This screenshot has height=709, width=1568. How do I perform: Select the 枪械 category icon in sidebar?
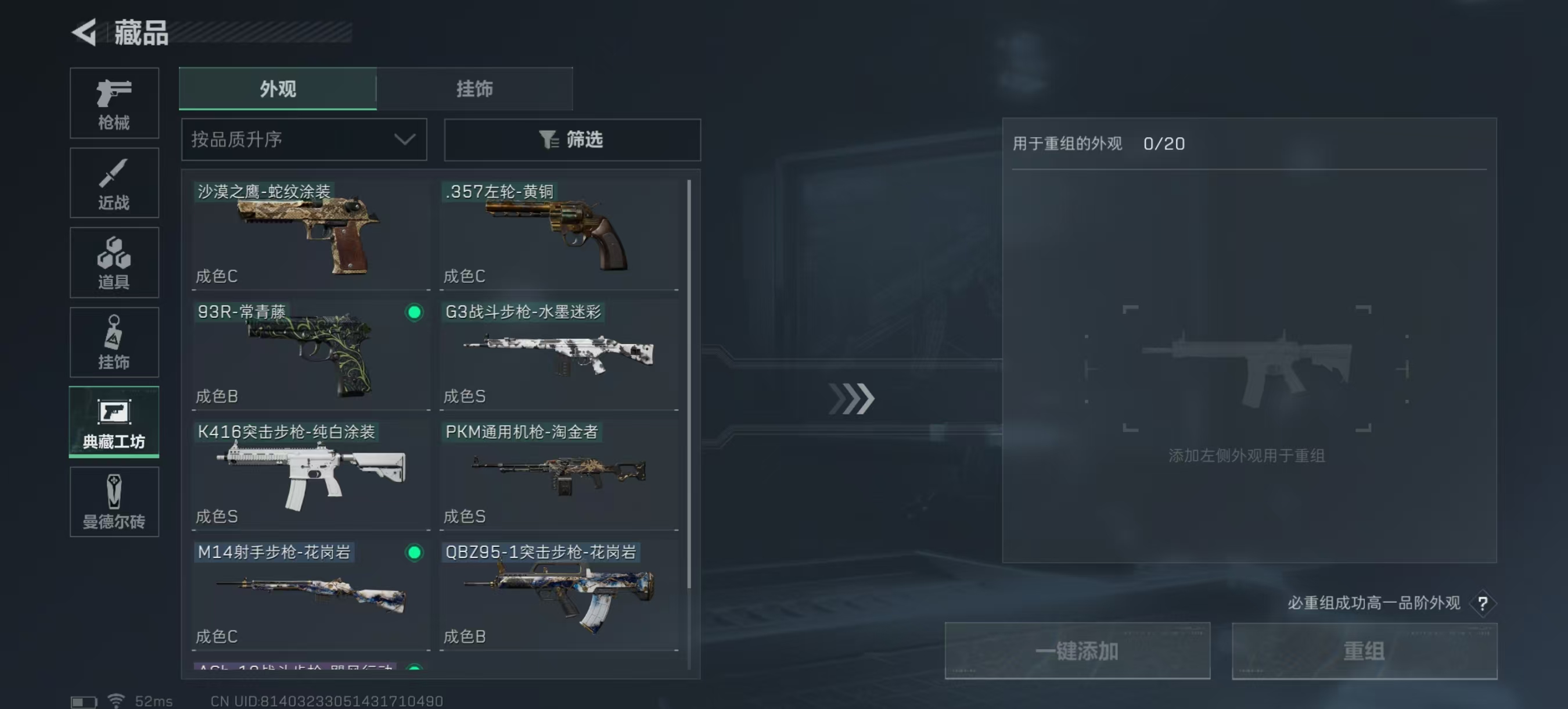coord(114,103)
